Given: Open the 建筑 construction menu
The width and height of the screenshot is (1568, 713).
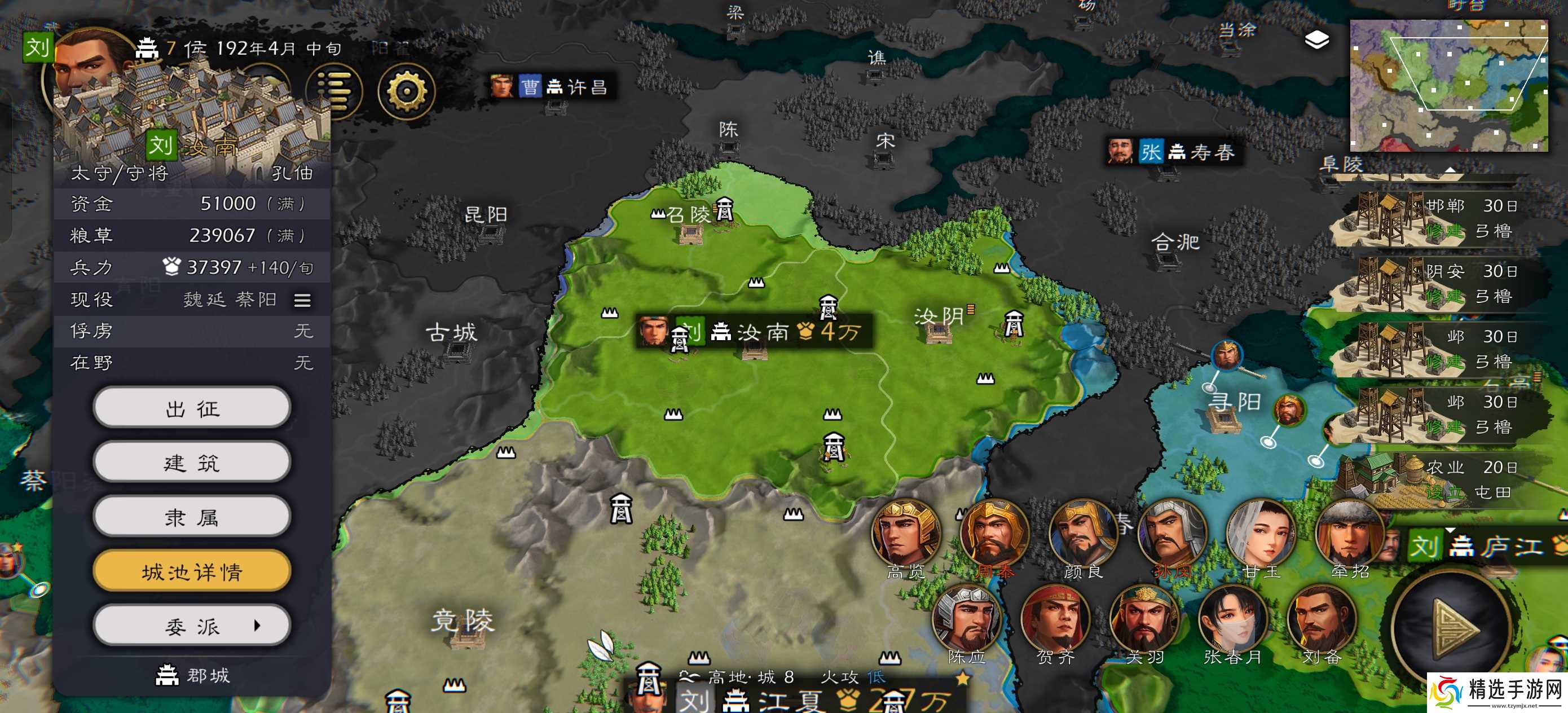Looking at the screenshot, I should 192,463.
